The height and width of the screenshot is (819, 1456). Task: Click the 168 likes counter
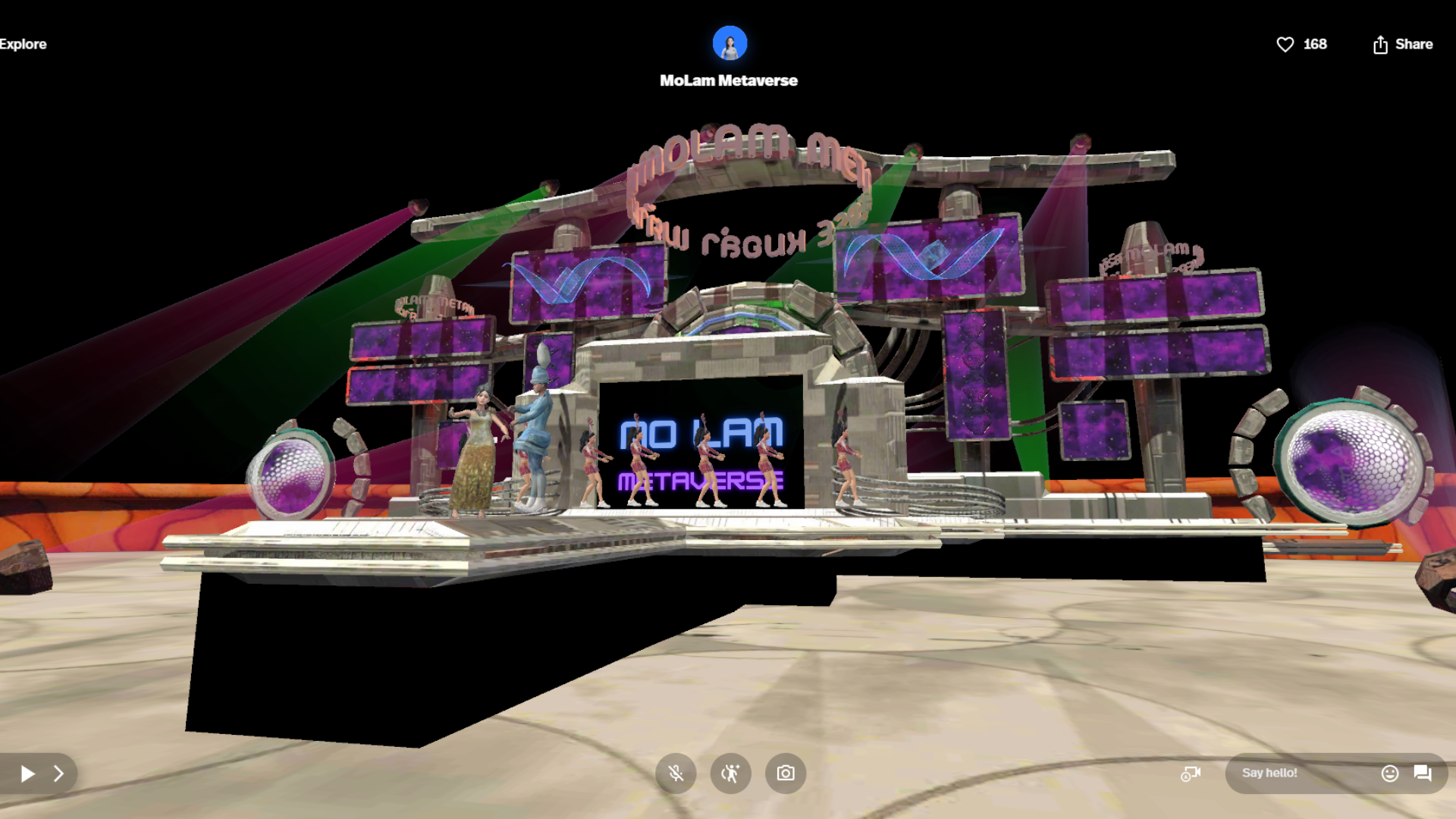tap(1315, 44)
